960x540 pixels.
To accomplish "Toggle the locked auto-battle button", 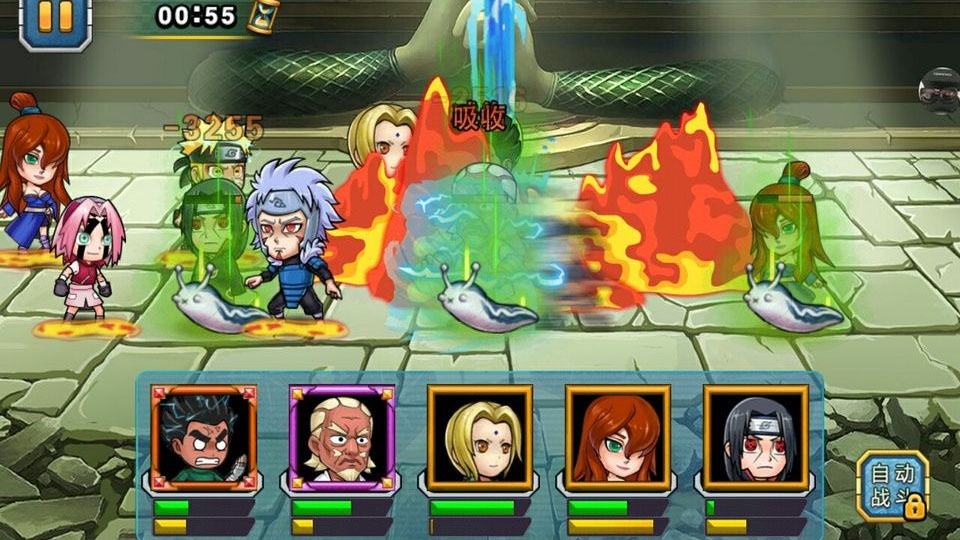I will click(892, 485).
